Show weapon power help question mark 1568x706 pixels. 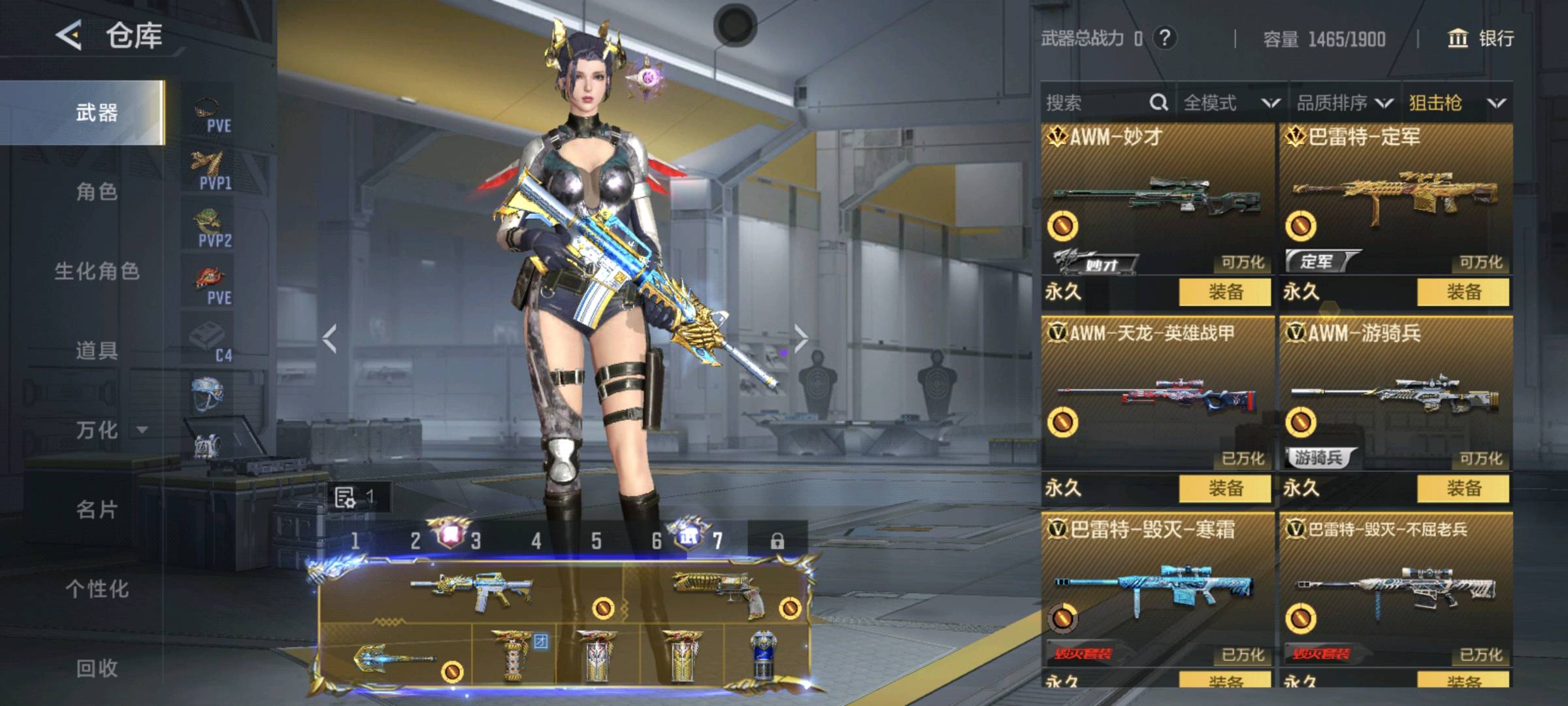(1164, 38)
